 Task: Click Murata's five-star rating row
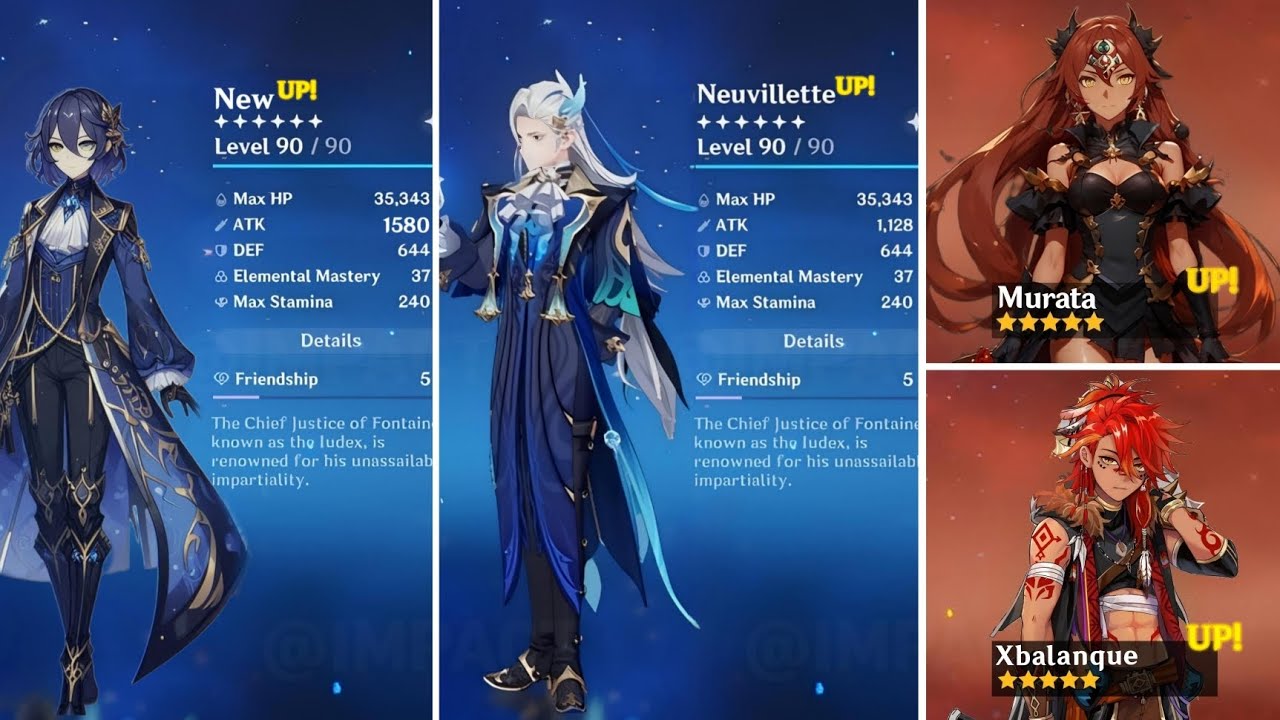click(1048, 323)
